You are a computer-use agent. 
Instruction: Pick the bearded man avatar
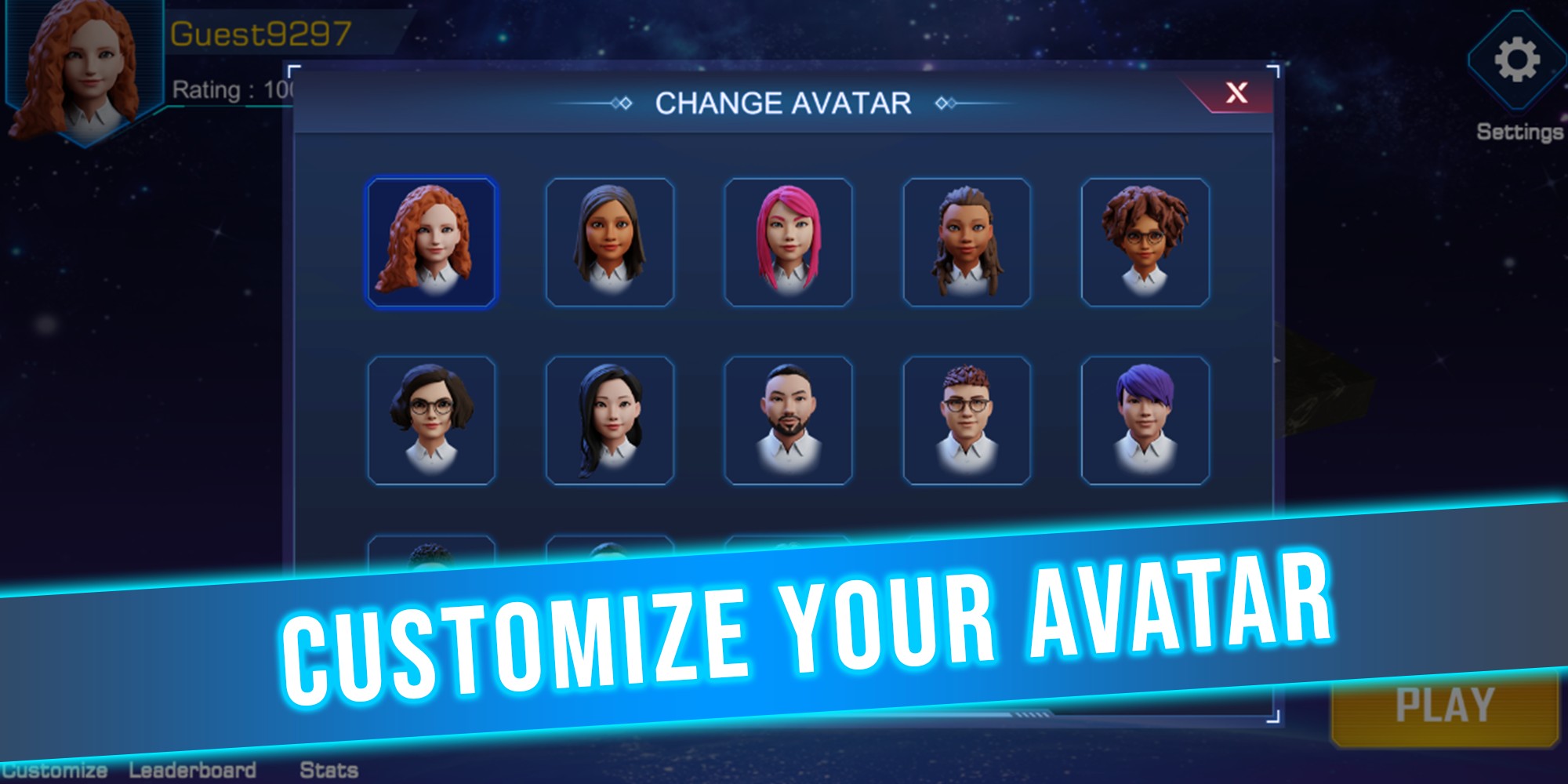click(788, 420)
